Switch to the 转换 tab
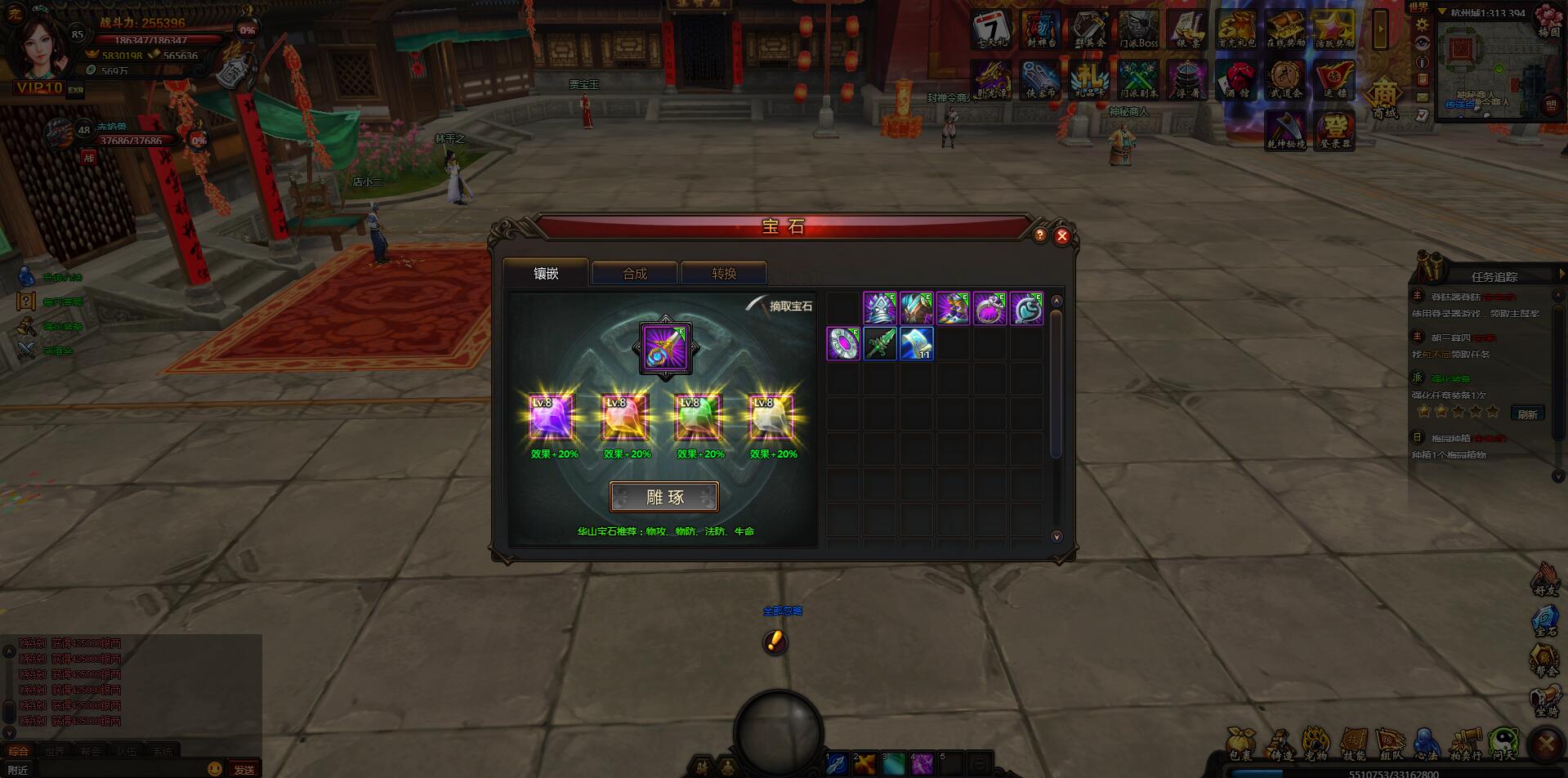Screen dimensions: 1568x778 723,274
